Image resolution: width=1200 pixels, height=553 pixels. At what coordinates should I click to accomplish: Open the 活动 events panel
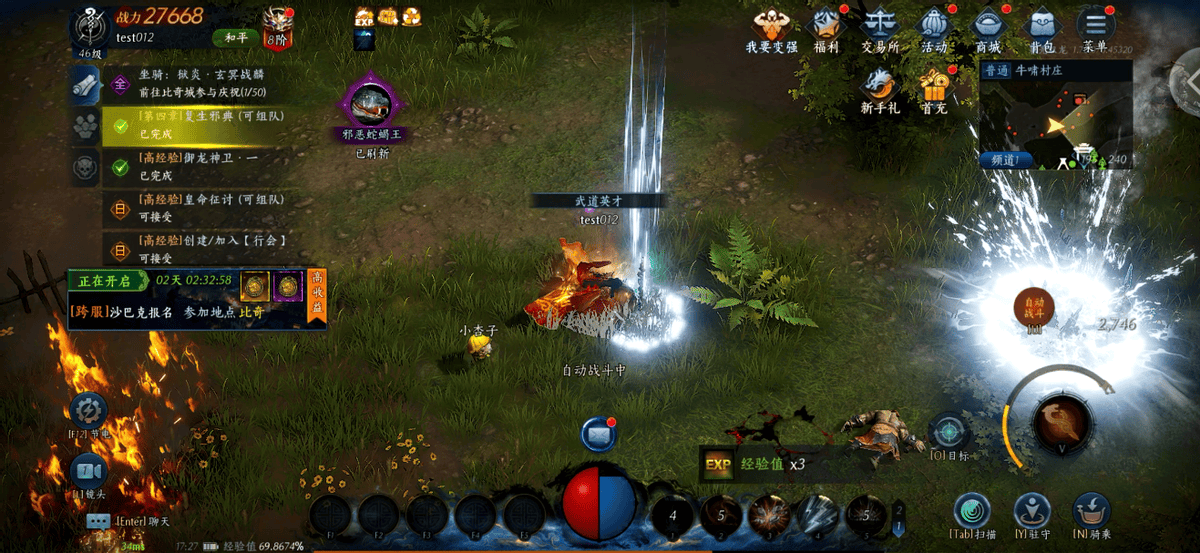[934, 27]
